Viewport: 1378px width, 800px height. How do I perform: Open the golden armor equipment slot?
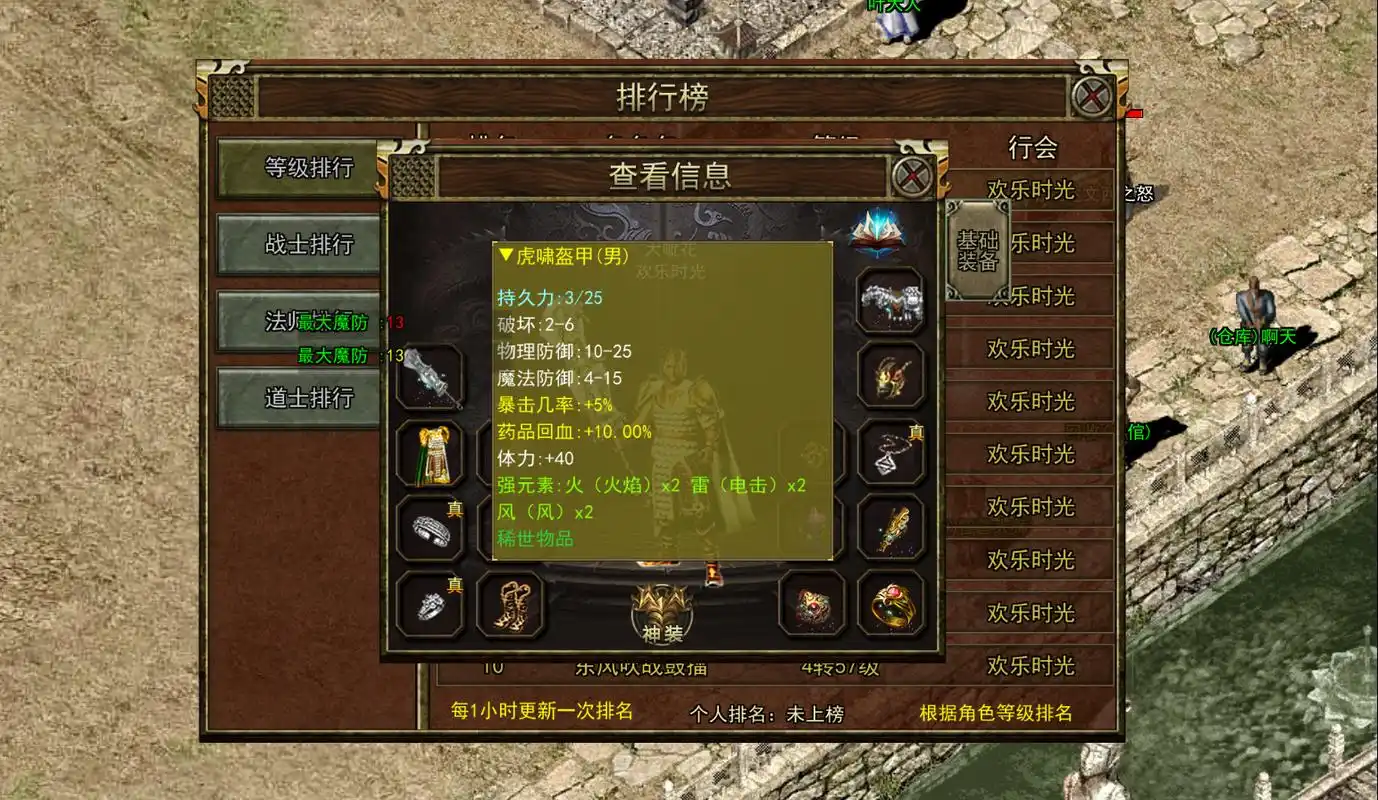point(430,455)
